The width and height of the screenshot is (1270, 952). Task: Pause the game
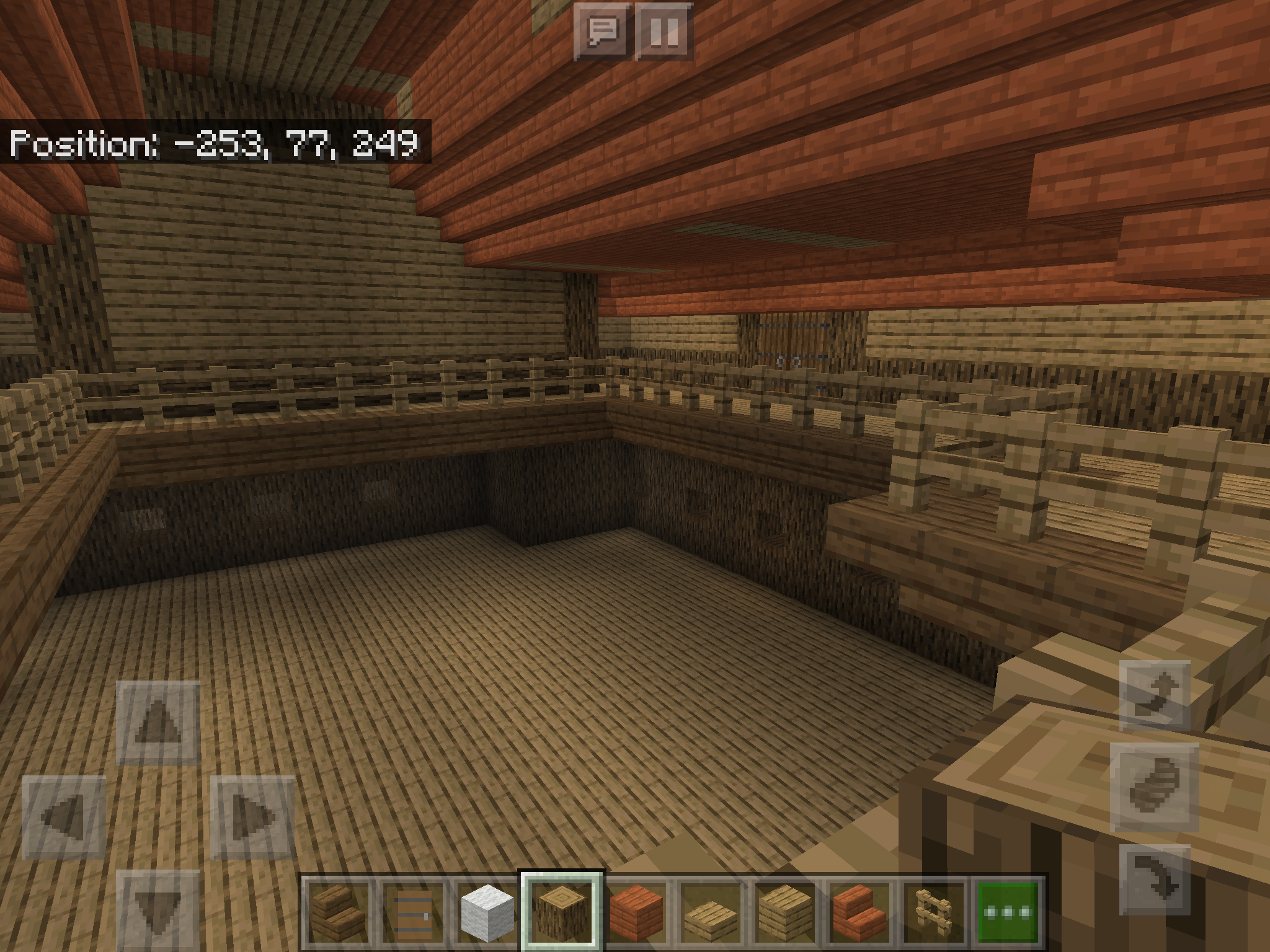[664, 31]
